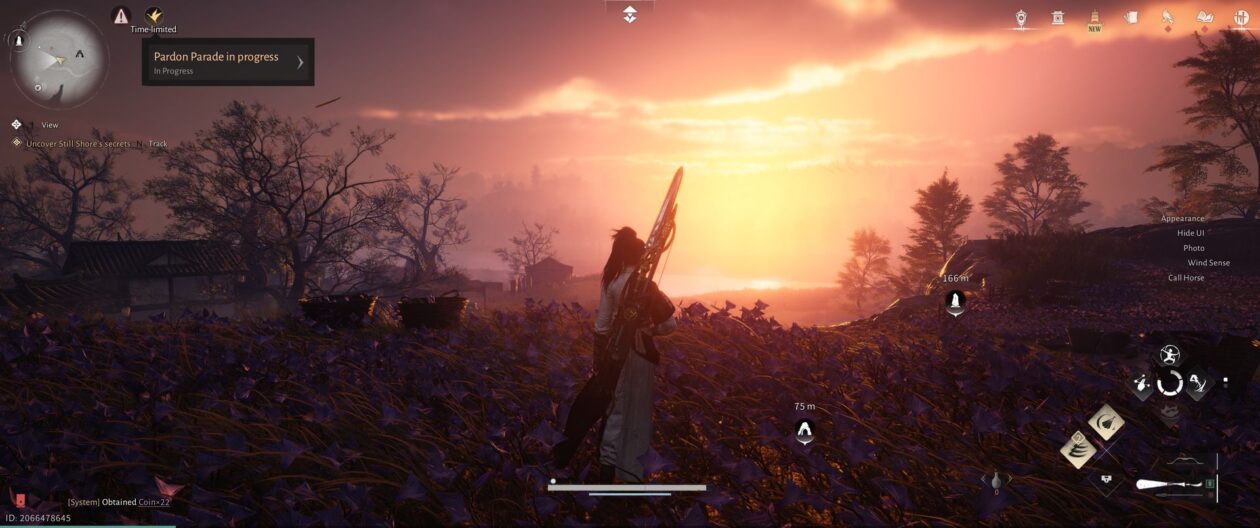Viewport: 1260px width, 528px height.
Task: Open the Time-limited event icon
Action: pyautogui.click(x=153, y=15)
